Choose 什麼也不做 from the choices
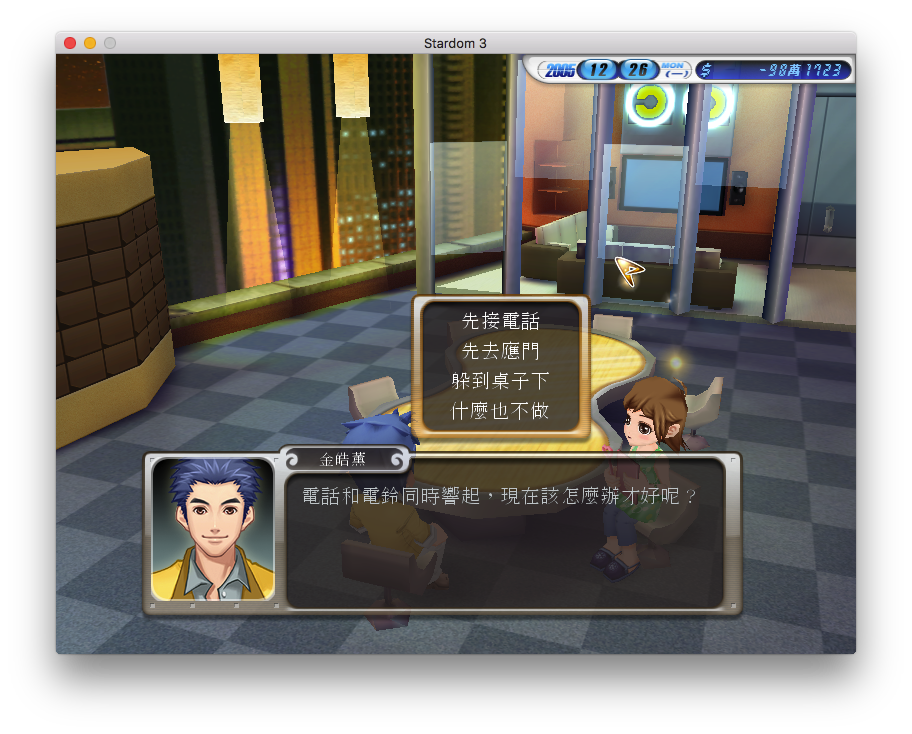This screenshot has height=734, width=912. [x=500, y=411]
